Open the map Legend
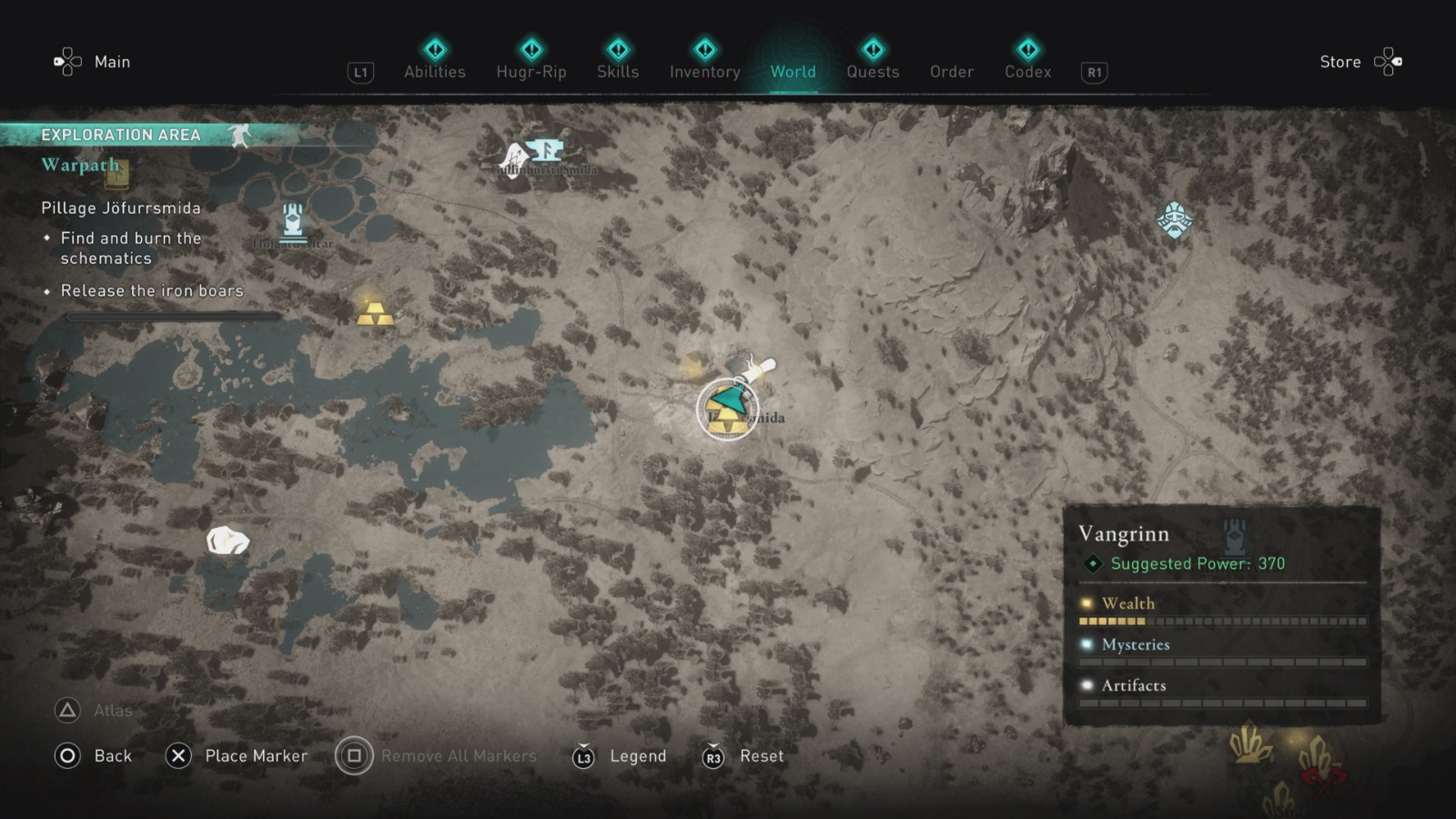Viewport: 1456px width, 819px height. [x=637, y=755]
